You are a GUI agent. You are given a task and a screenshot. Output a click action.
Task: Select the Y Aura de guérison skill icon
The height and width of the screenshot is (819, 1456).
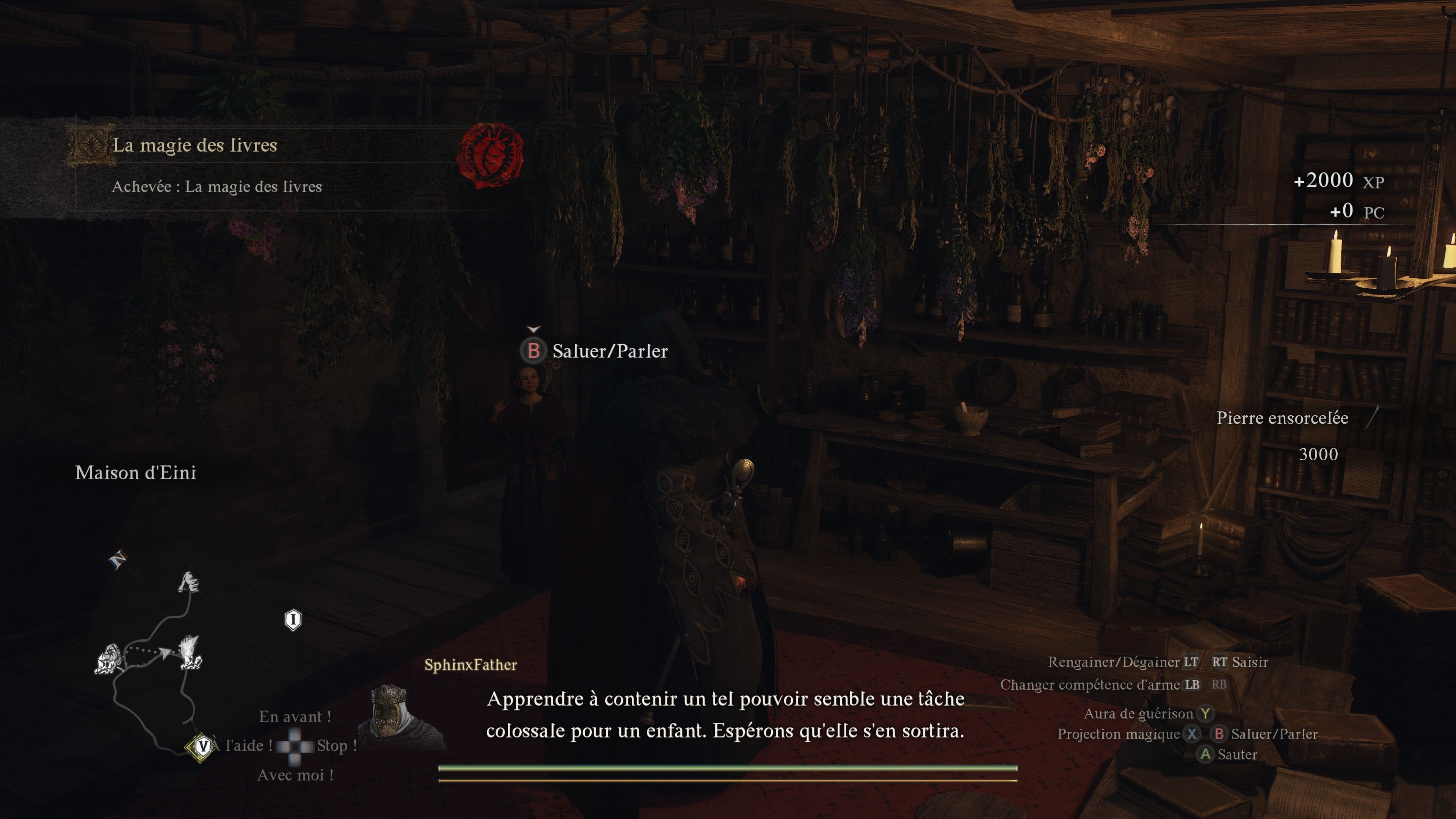pyautogui.click(x=1206, y=714)
